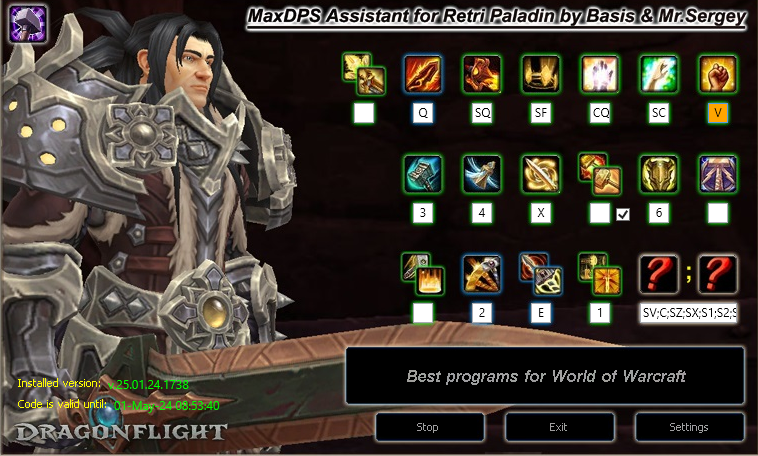Edit the keybind field labeled Q

point(423,113)
